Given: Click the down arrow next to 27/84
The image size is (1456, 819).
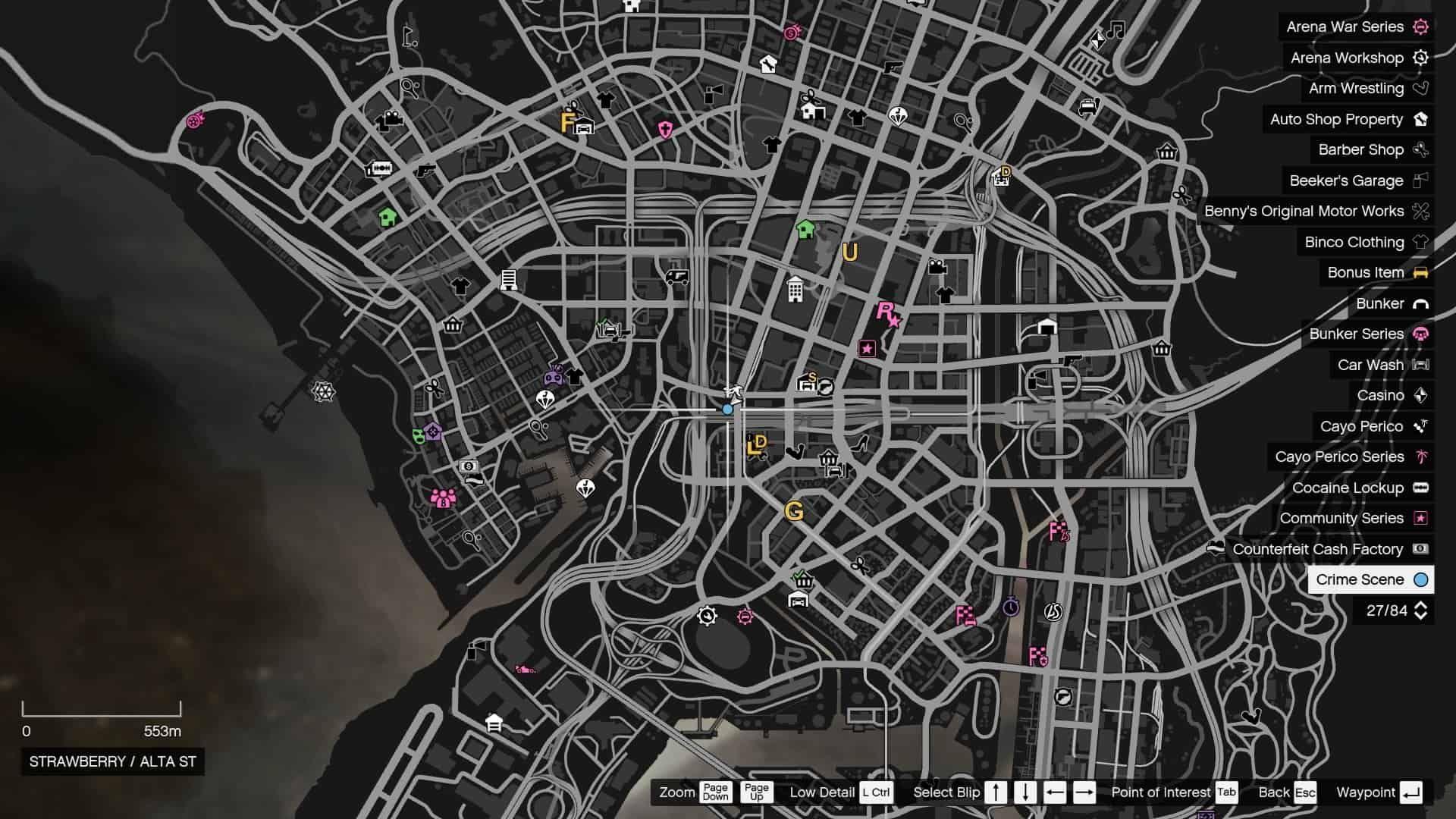Looking at the screenshot, I should click(x=1422, y=616).
